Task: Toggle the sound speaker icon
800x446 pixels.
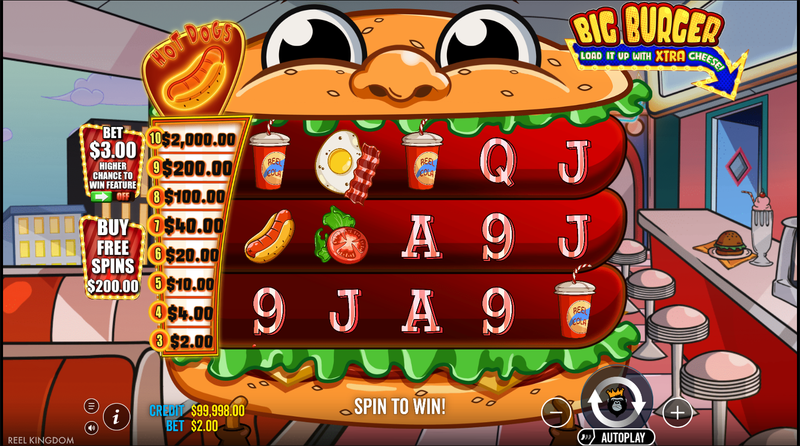Action: click(x=91, y=427)
